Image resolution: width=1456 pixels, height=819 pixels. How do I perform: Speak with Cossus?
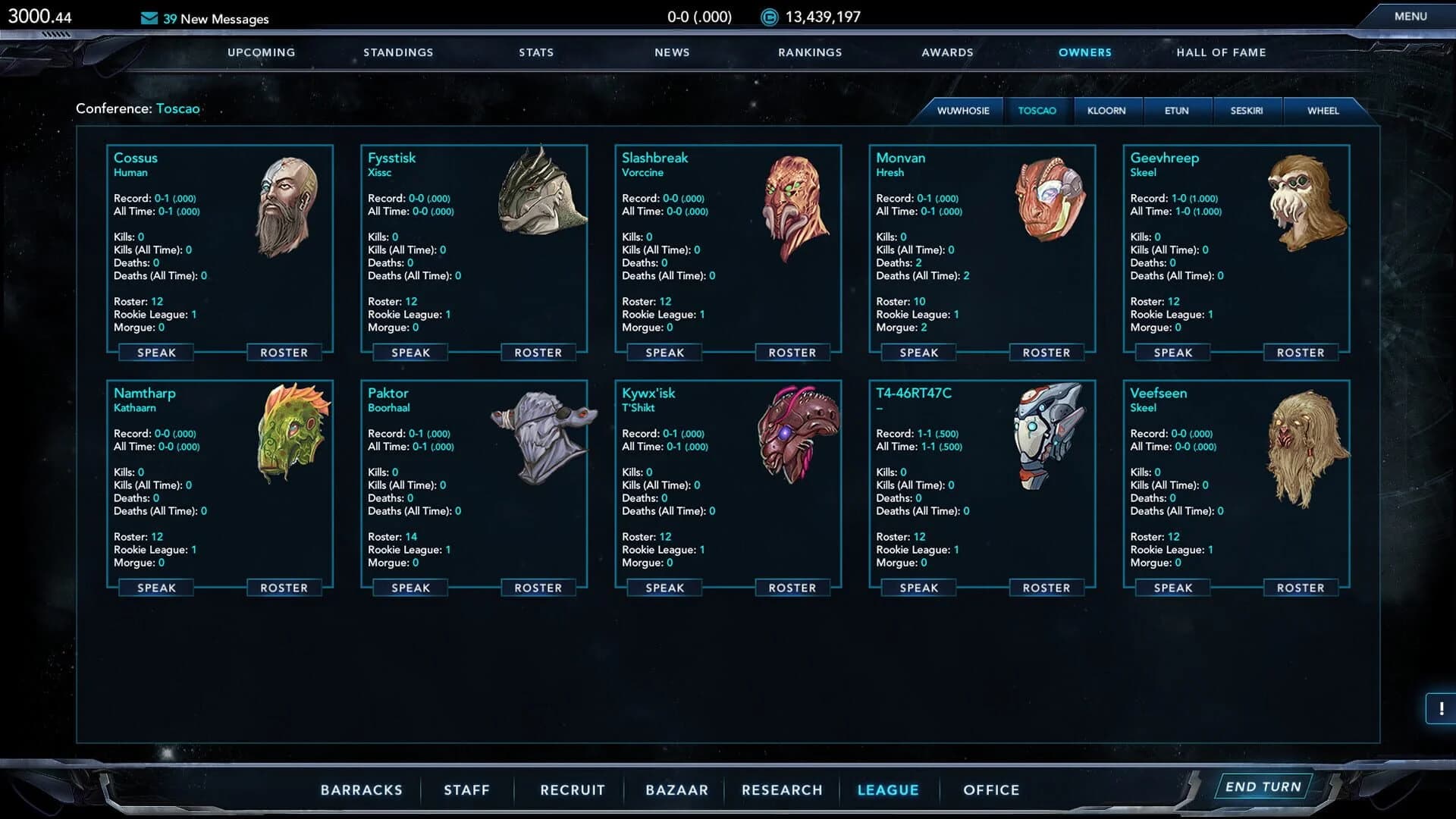[x=155, y=352]
